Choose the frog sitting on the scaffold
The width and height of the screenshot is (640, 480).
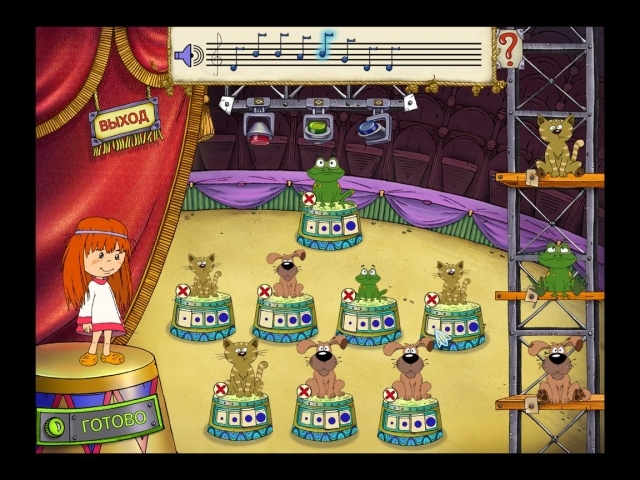click(557, 267)
